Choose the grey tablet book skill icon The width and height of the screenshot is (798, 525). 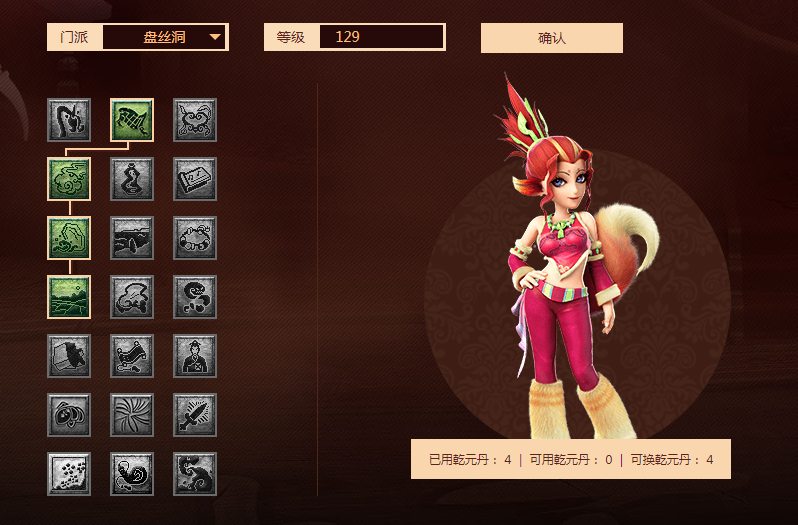tap(195, 179)
